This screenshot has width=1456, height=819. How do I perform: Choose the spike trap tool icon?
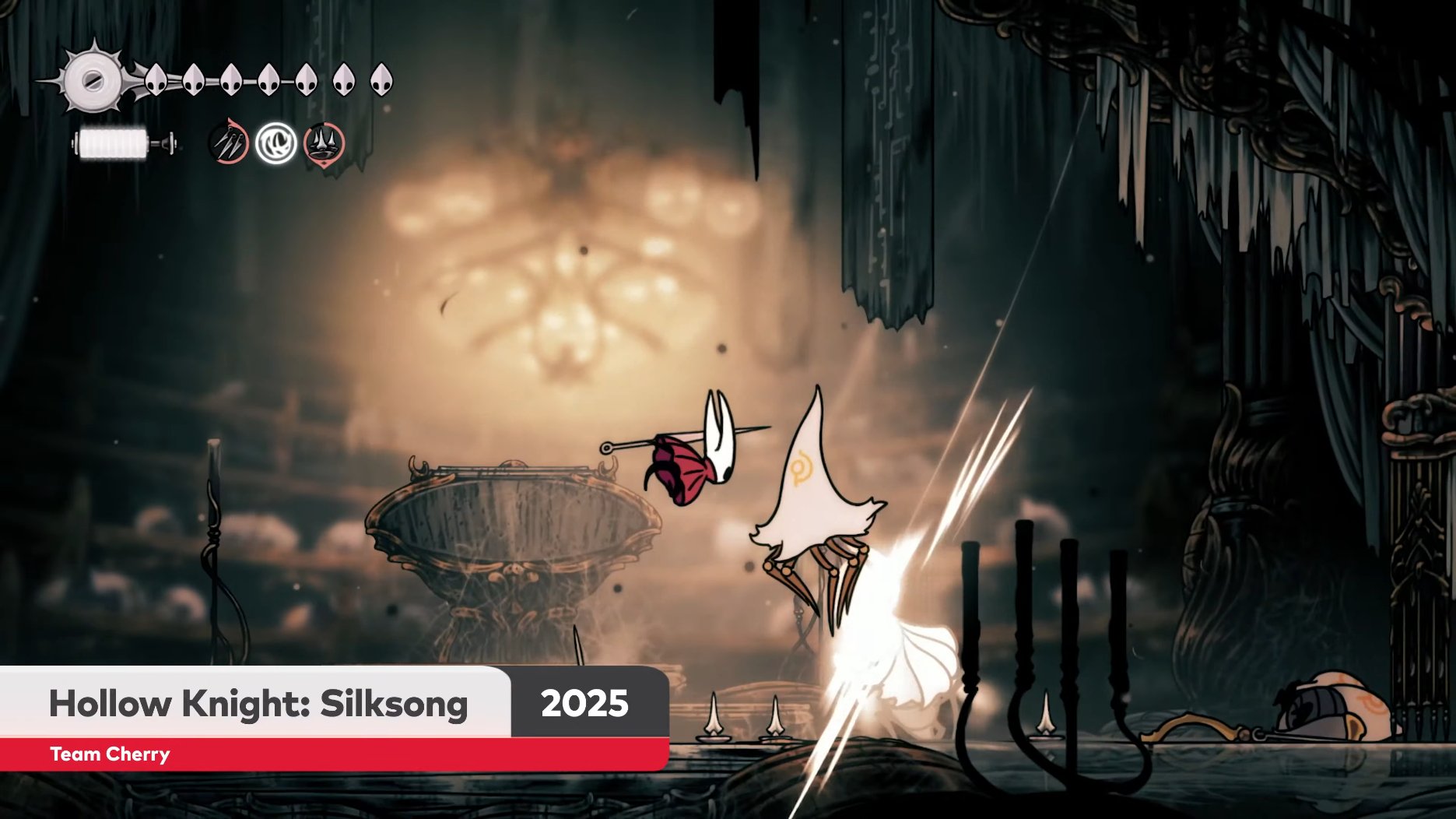click(x=325, y=143)
